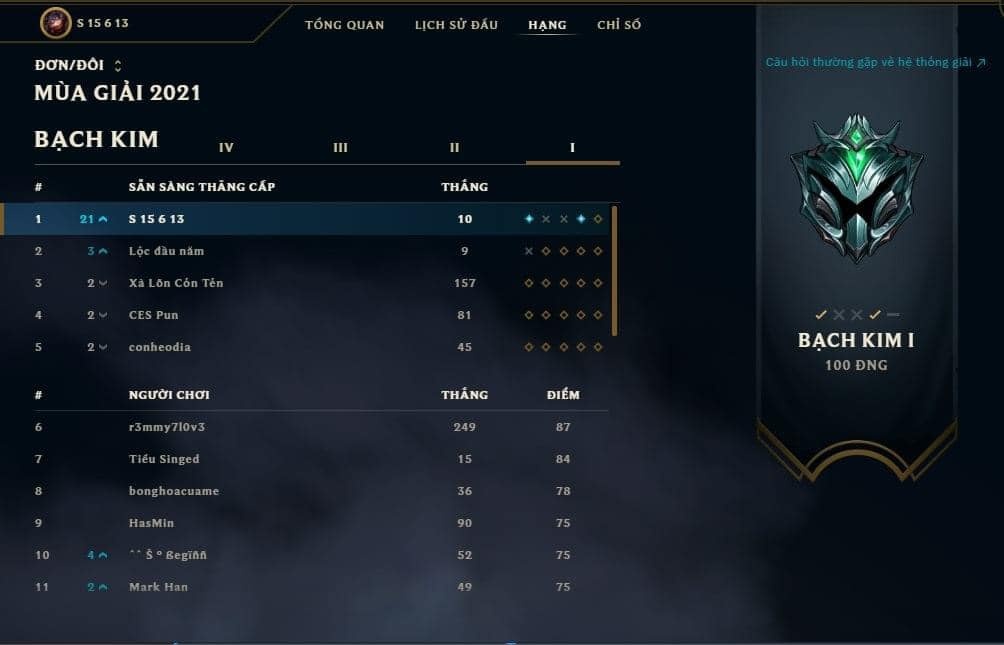
Task: Select the Hạng tab
Action: coord(547,25)
